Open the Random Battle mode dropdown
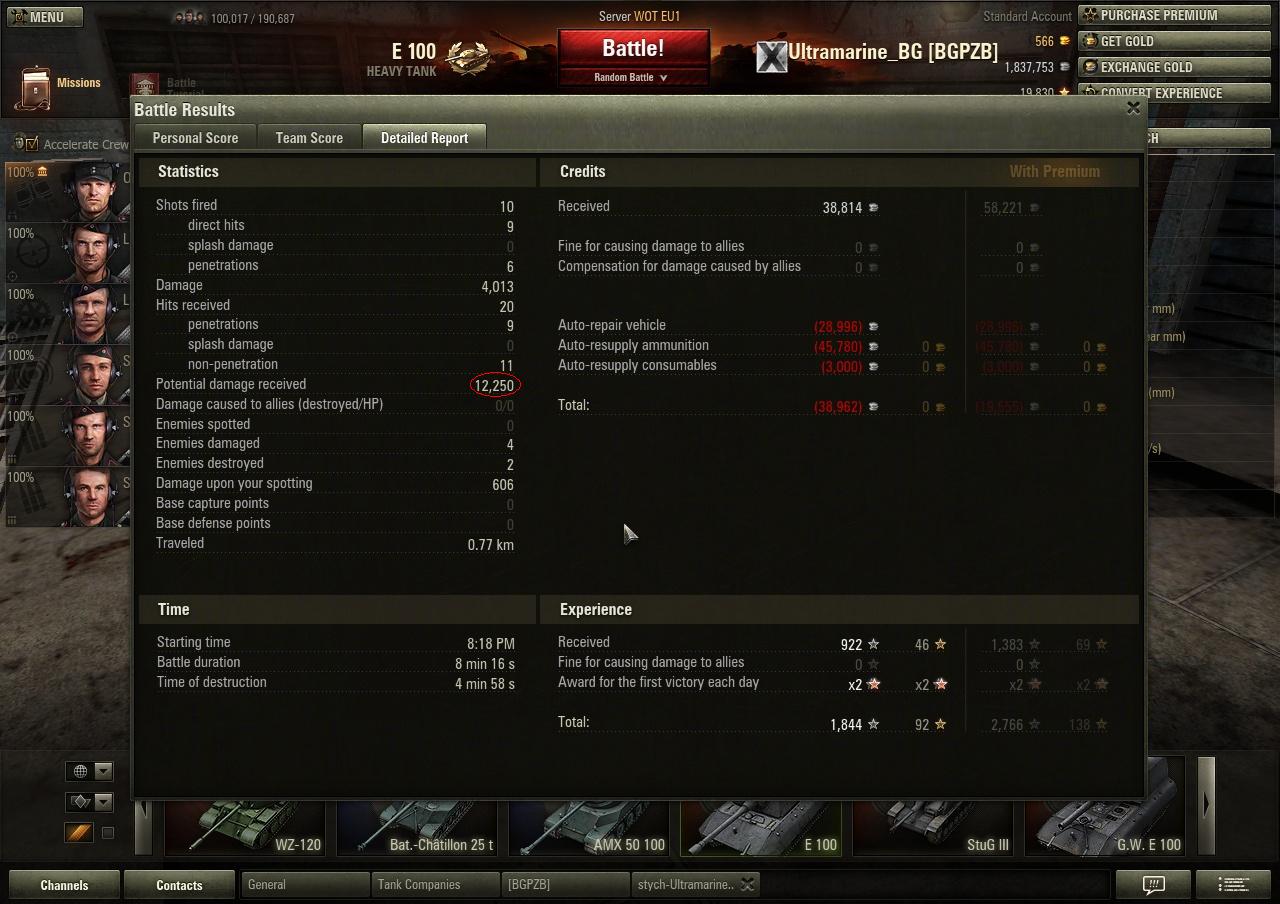The width and height of the screenshot is (1280, 904). (631, 77)
